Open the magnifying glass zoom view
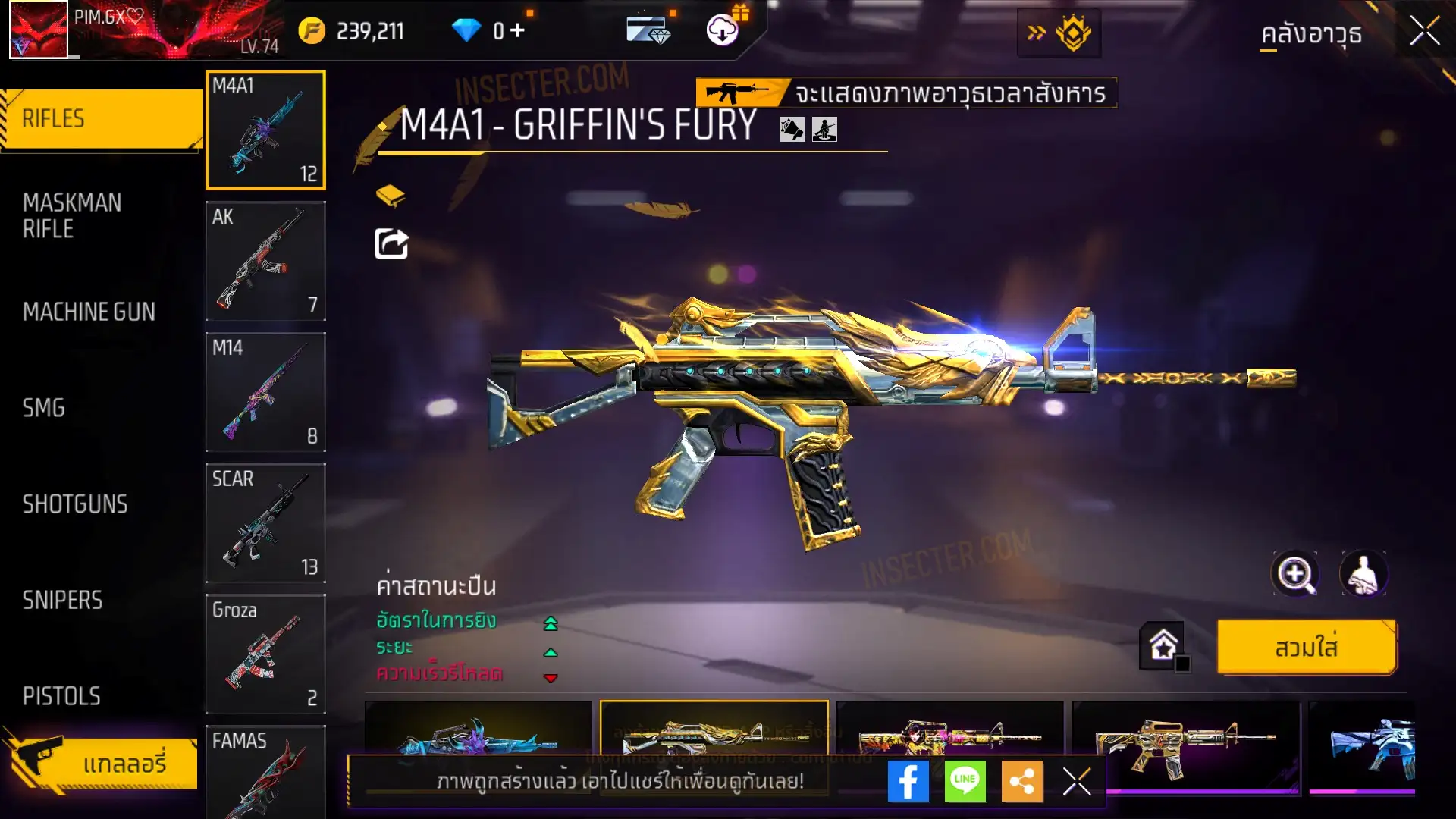The height and width of the screenshot is (819, 1456). [1294, 574]
